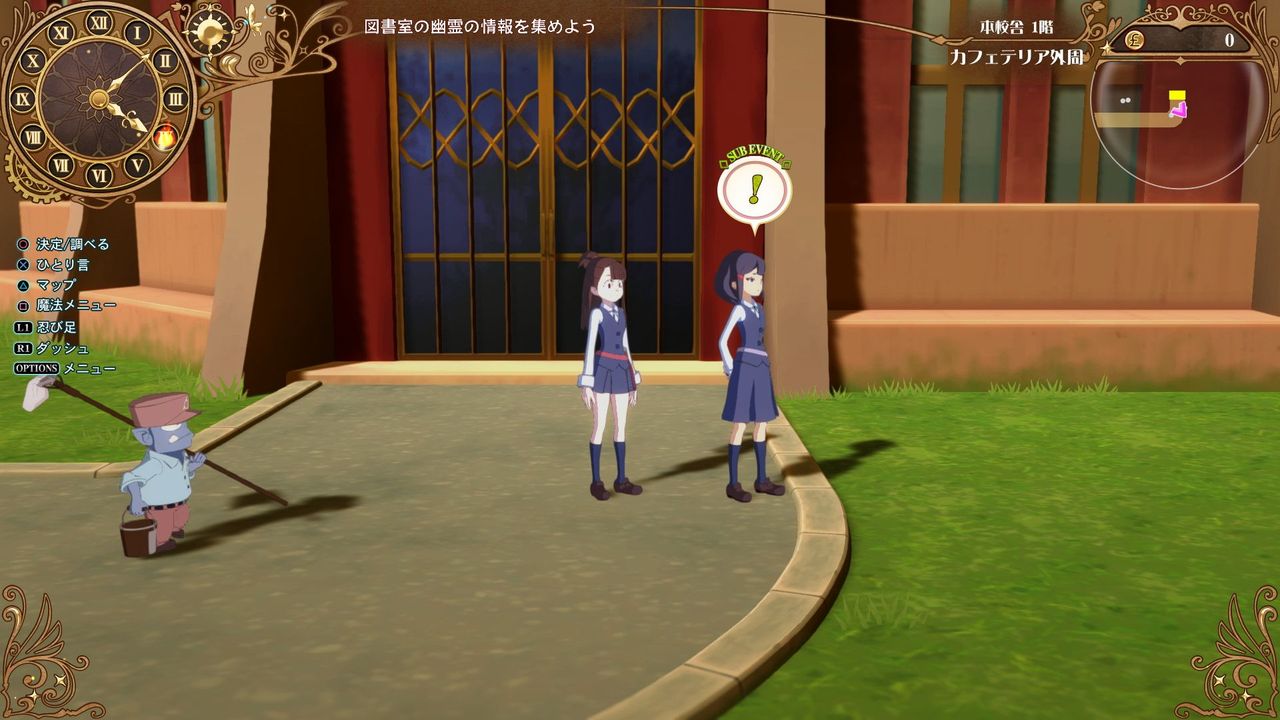Select the flame indicator on the clock face
This screenshot has height=720, width=1280.
tap(165, 135)
